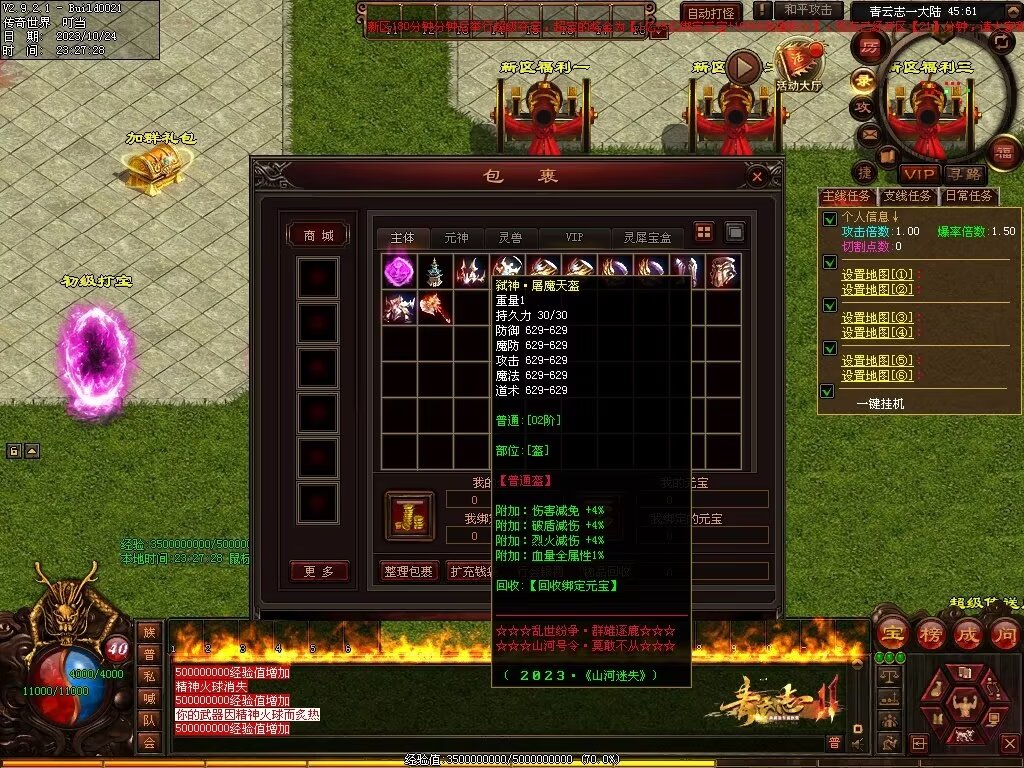The width and height of the screenshot is (1024, 768).
Task: Change the 和平攻击 attack mode
Action: point(808,10)
